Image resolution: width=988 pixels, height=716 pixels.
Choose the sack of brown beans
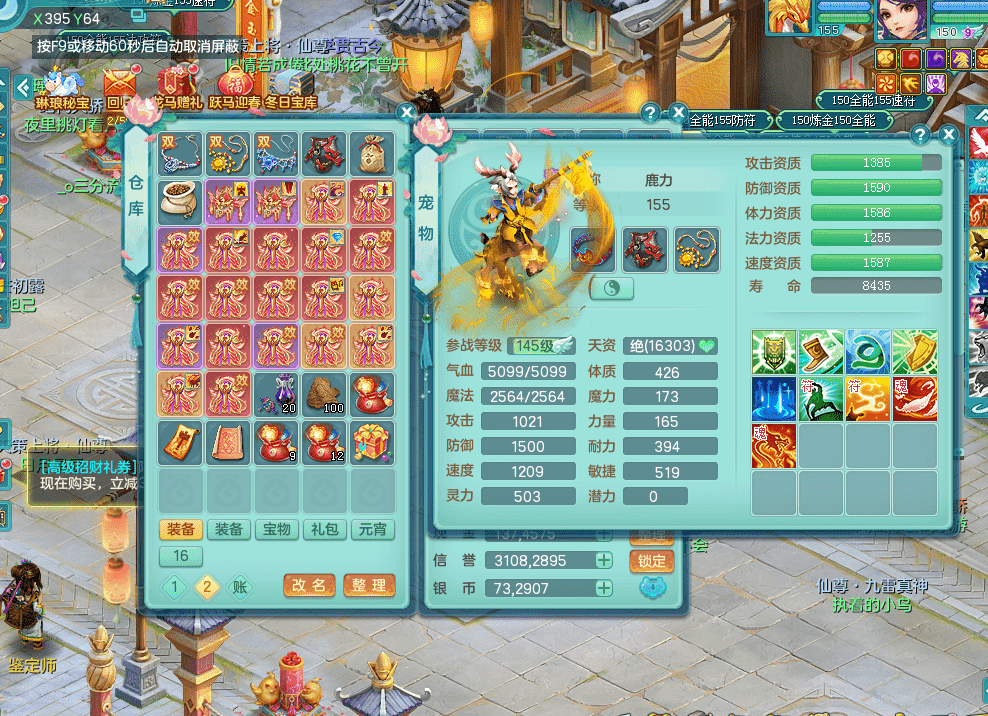181,202
